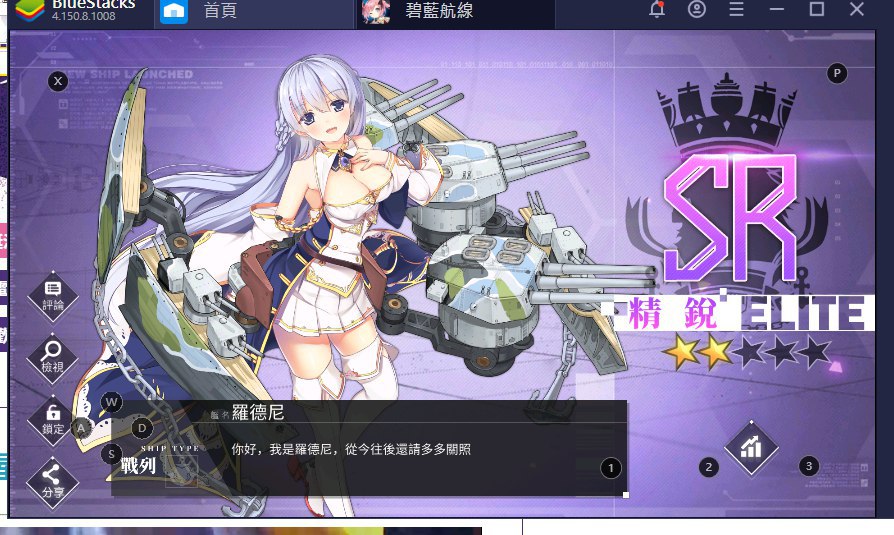Tap the 檢視 magnifier view button
This screenshot has width=894, height=535.
[53, 356]
